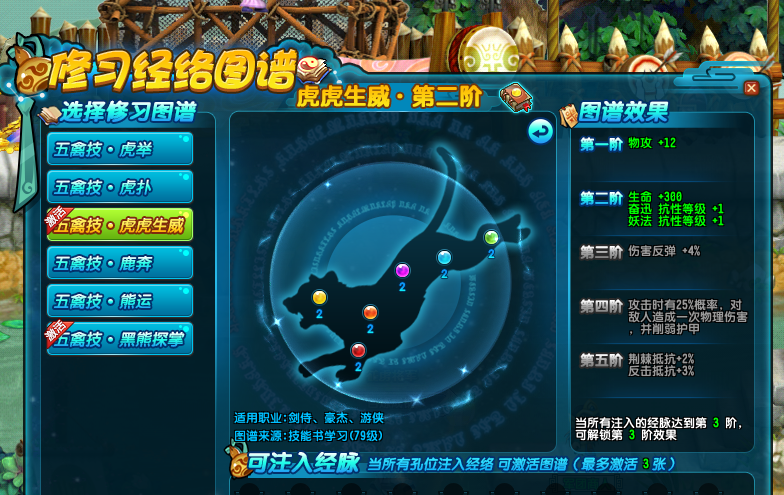The height and width of the screenshot is (495, 784).
Task: Select 五禽技·虎举 chart entry
Action: pyautogui.click(x=120, y=149)
